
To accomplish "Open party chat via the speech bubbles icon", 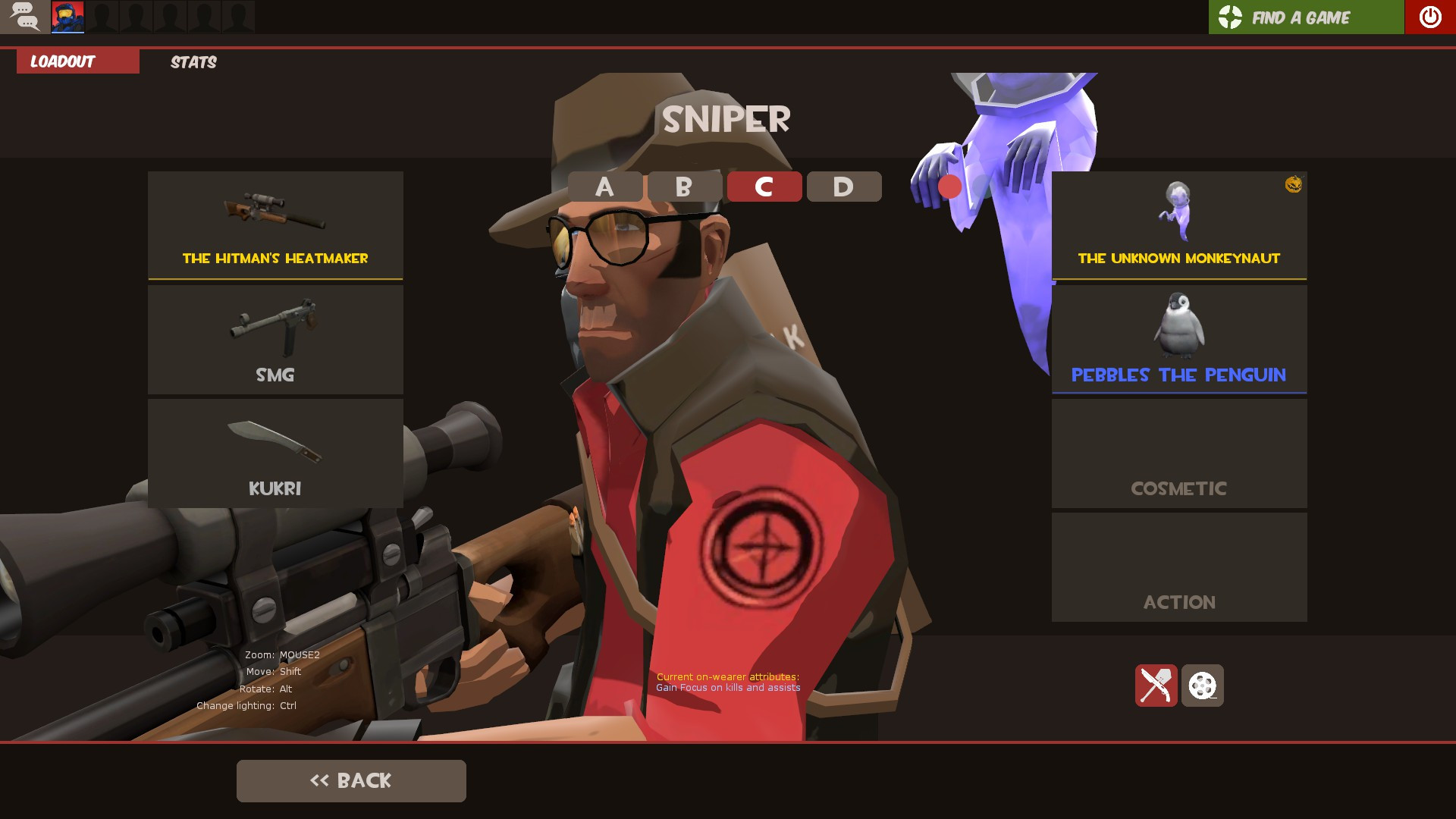I will (x=25, y=16).
